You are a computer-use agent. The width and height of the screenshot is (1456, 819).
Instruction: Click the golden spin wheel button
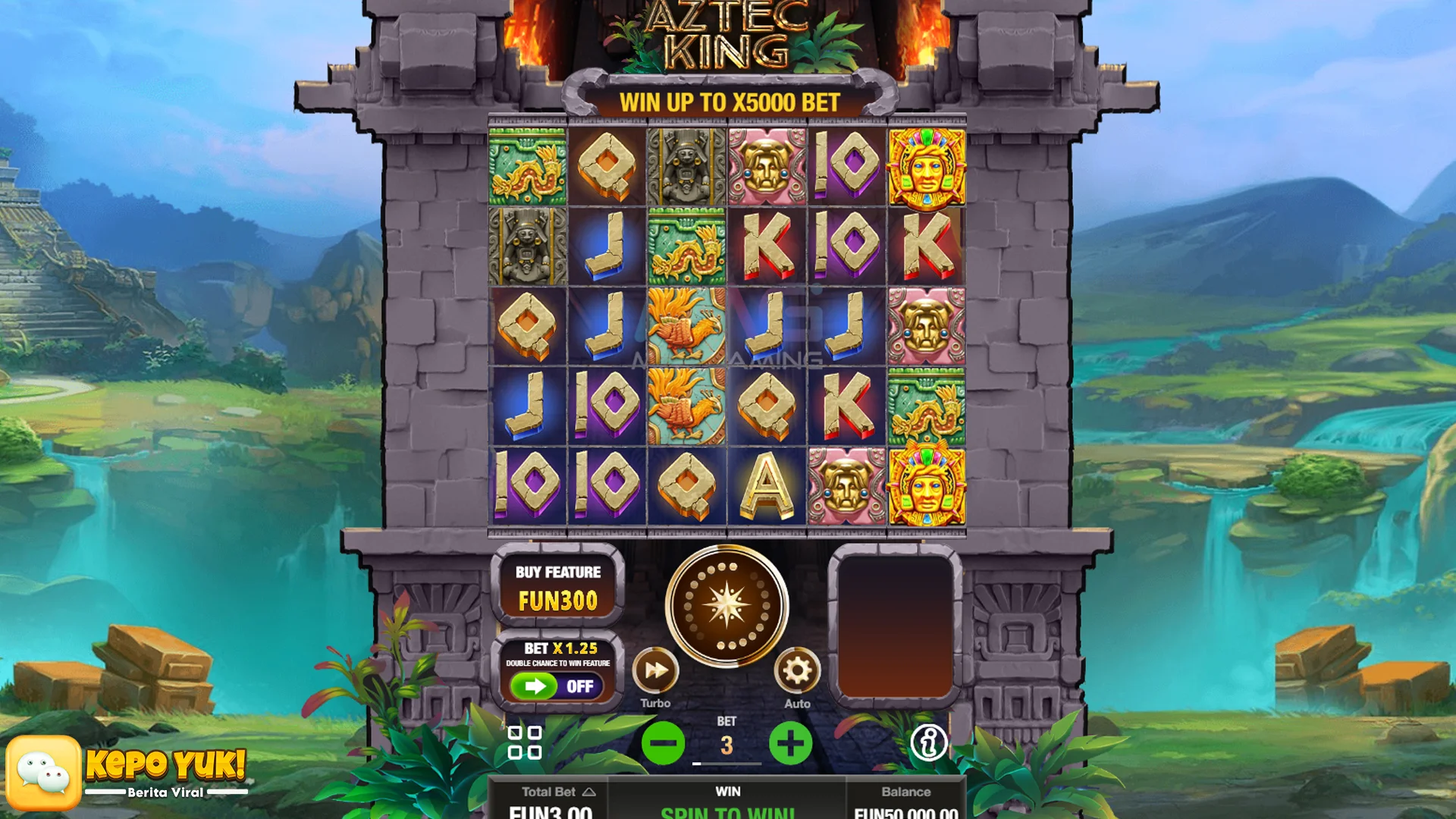[x=726, y=603]
